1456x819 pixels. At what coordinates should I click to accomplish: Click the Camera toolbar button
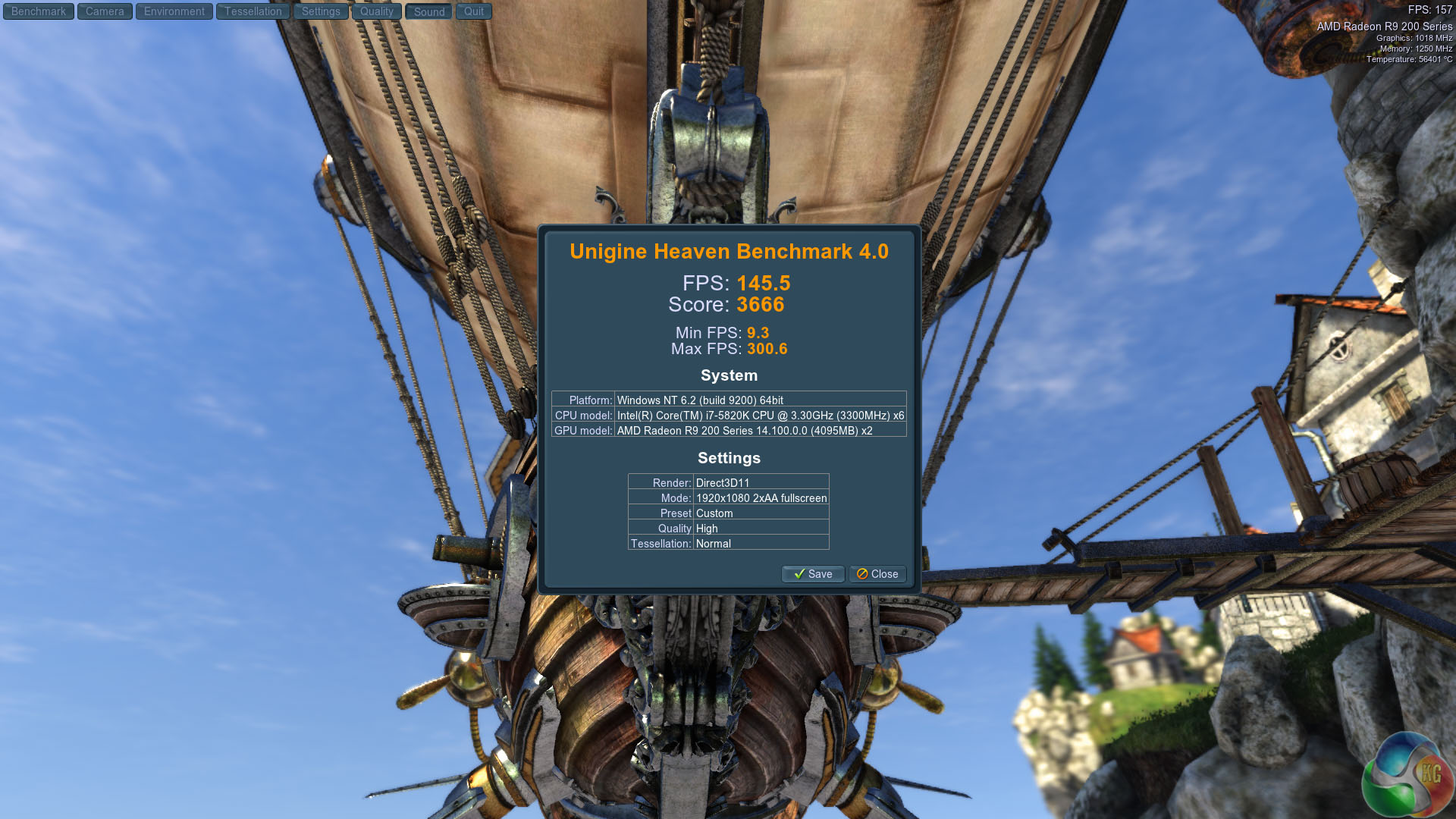pyautogui.click(x=105, y=11)
